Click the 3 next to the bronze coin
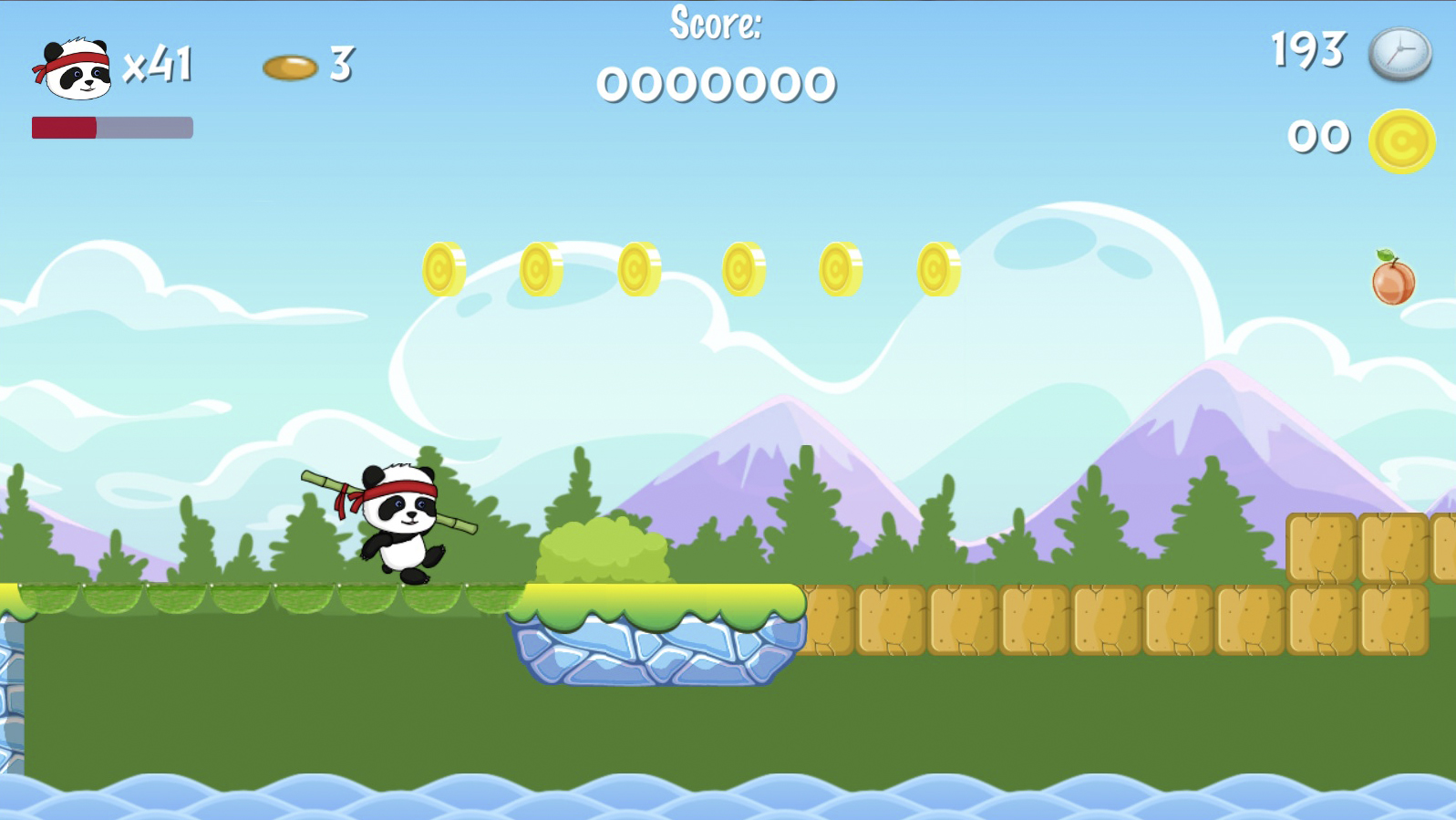 coord(339,64)
